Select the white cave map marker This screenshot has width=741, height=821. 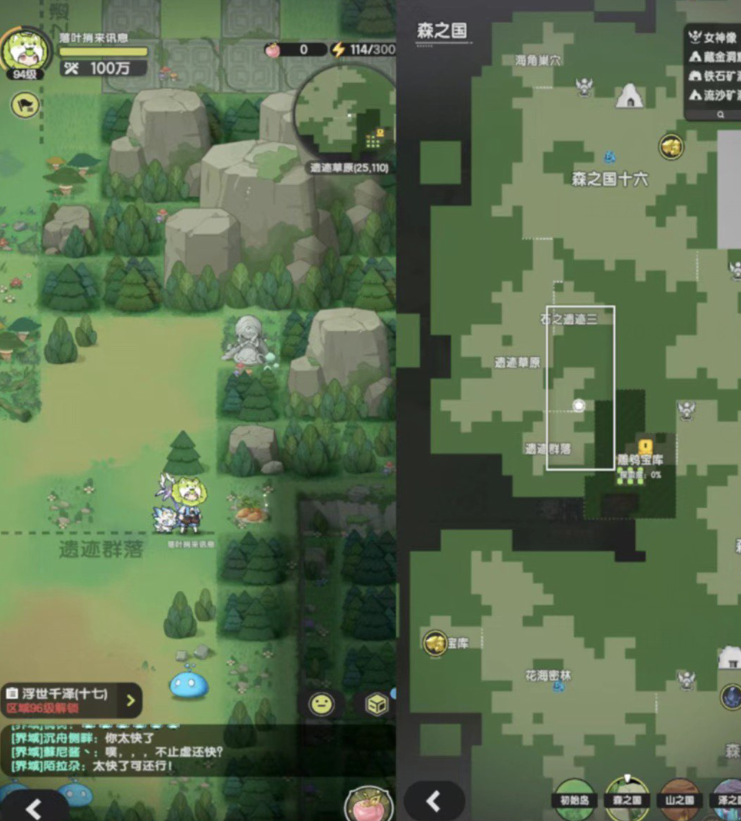629,96
